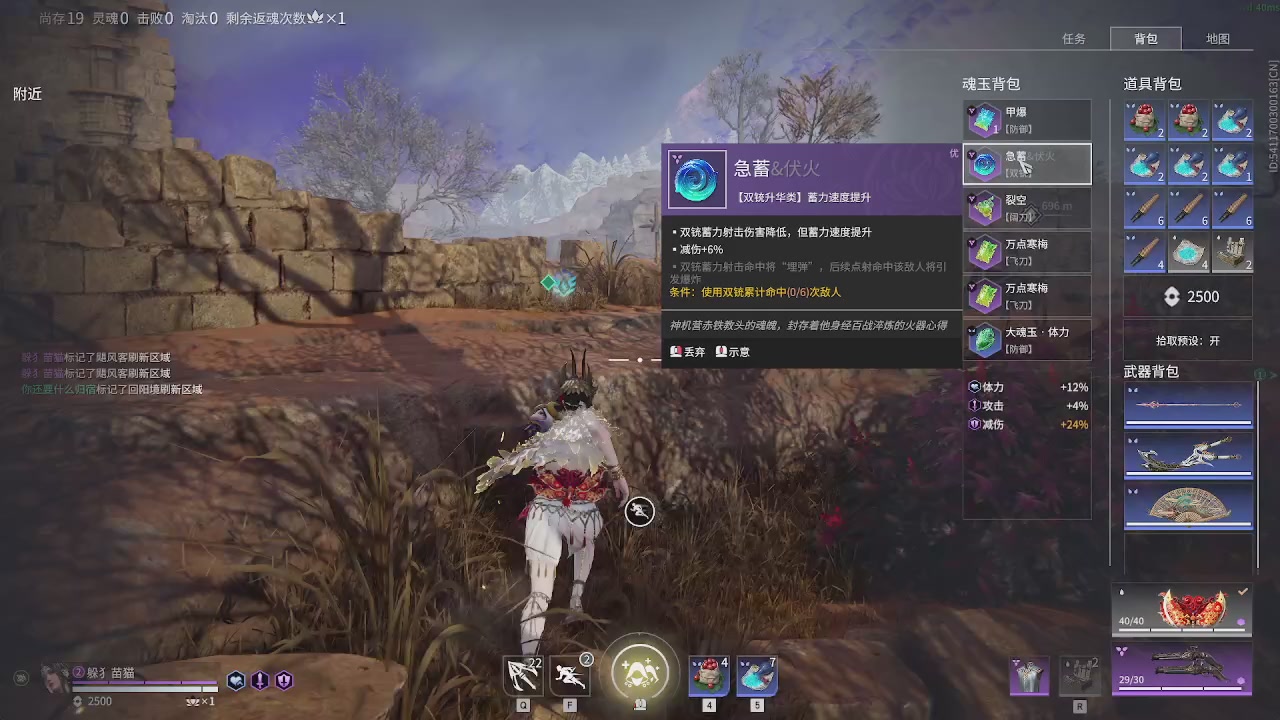Select the folding fan in weapon backpack
Image resolution: width=1280 pixels, height=720 pixels.
1189,505
